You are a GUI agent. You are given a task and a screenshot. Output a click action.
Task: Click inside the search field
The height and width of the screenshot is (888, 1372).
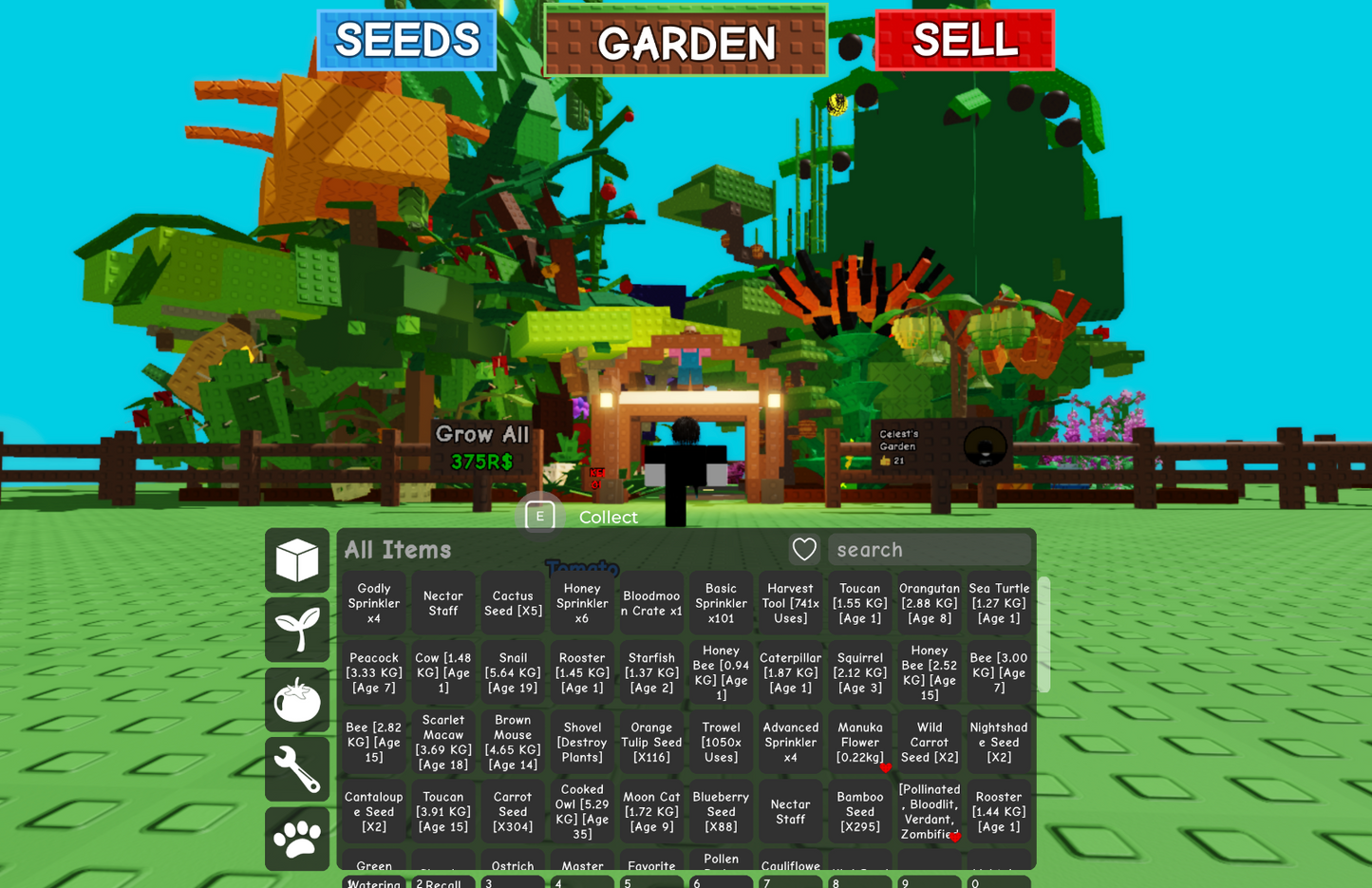pyautogui.click(x=930, y=549)
